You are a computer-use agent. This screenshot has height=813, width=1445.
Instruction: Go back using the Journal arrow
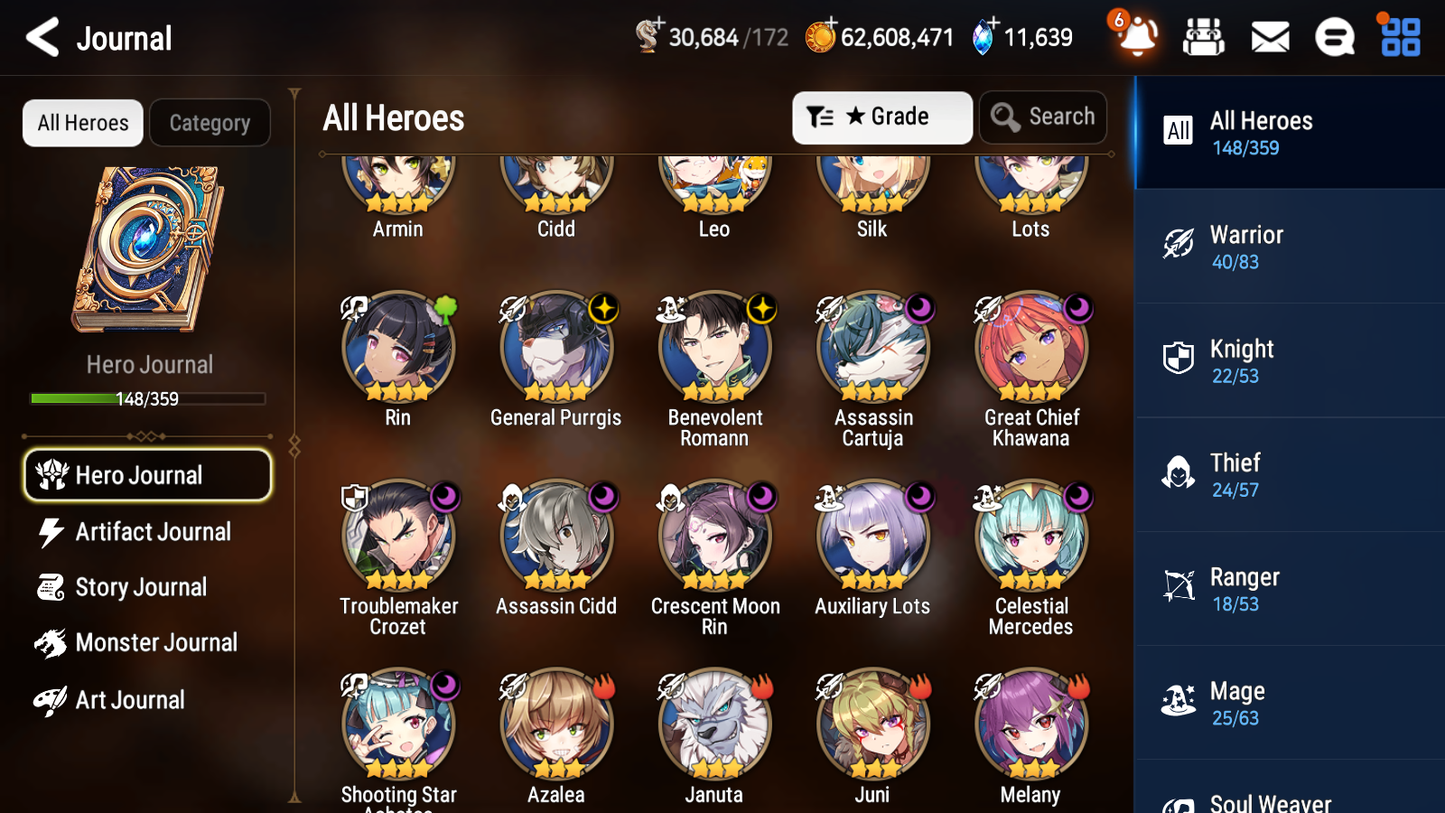[x=40, y=37]
